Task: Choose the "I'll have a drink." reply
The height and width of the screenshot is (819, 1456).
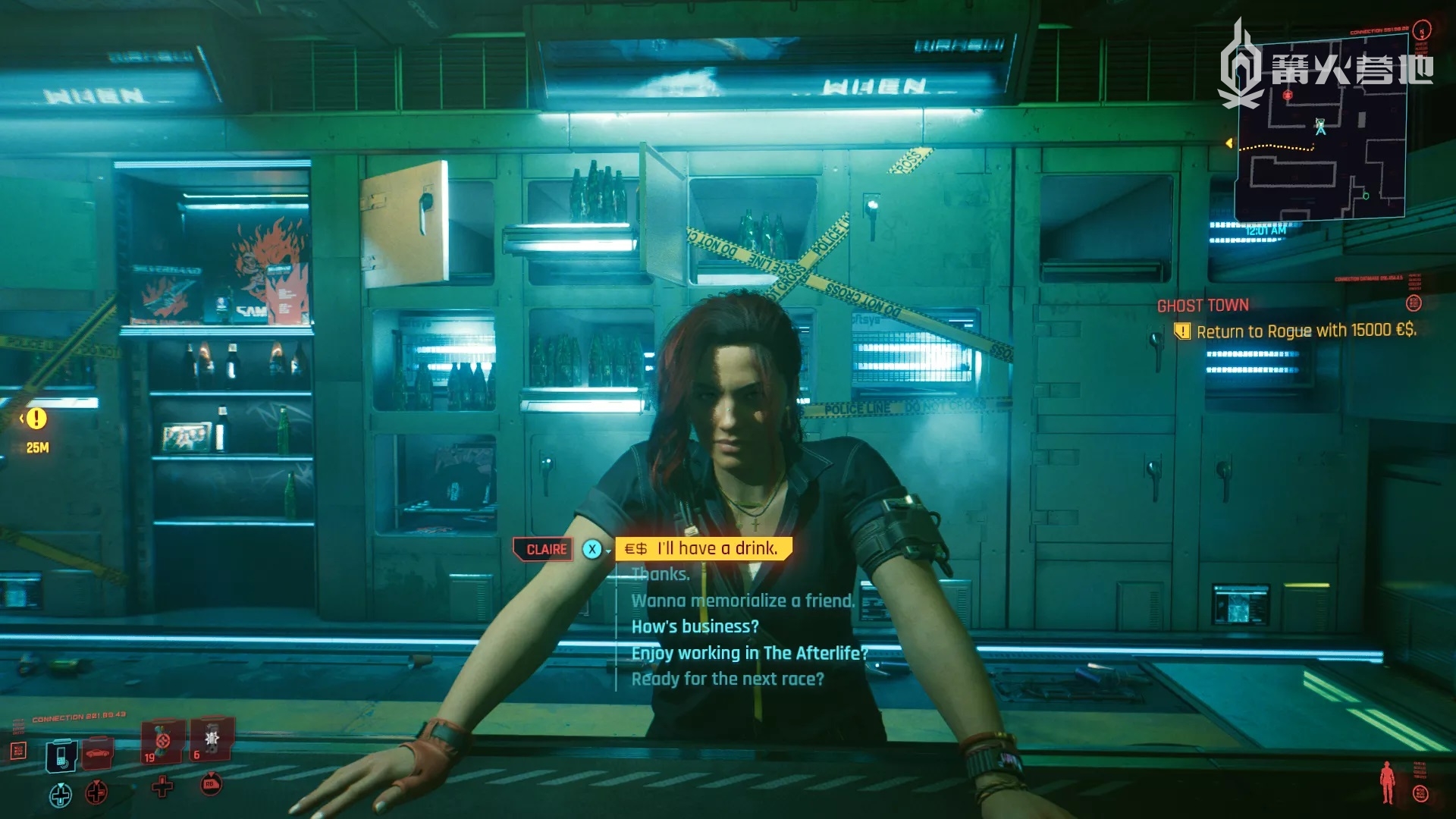Action: pyautogui.click(x=716, y=548)
